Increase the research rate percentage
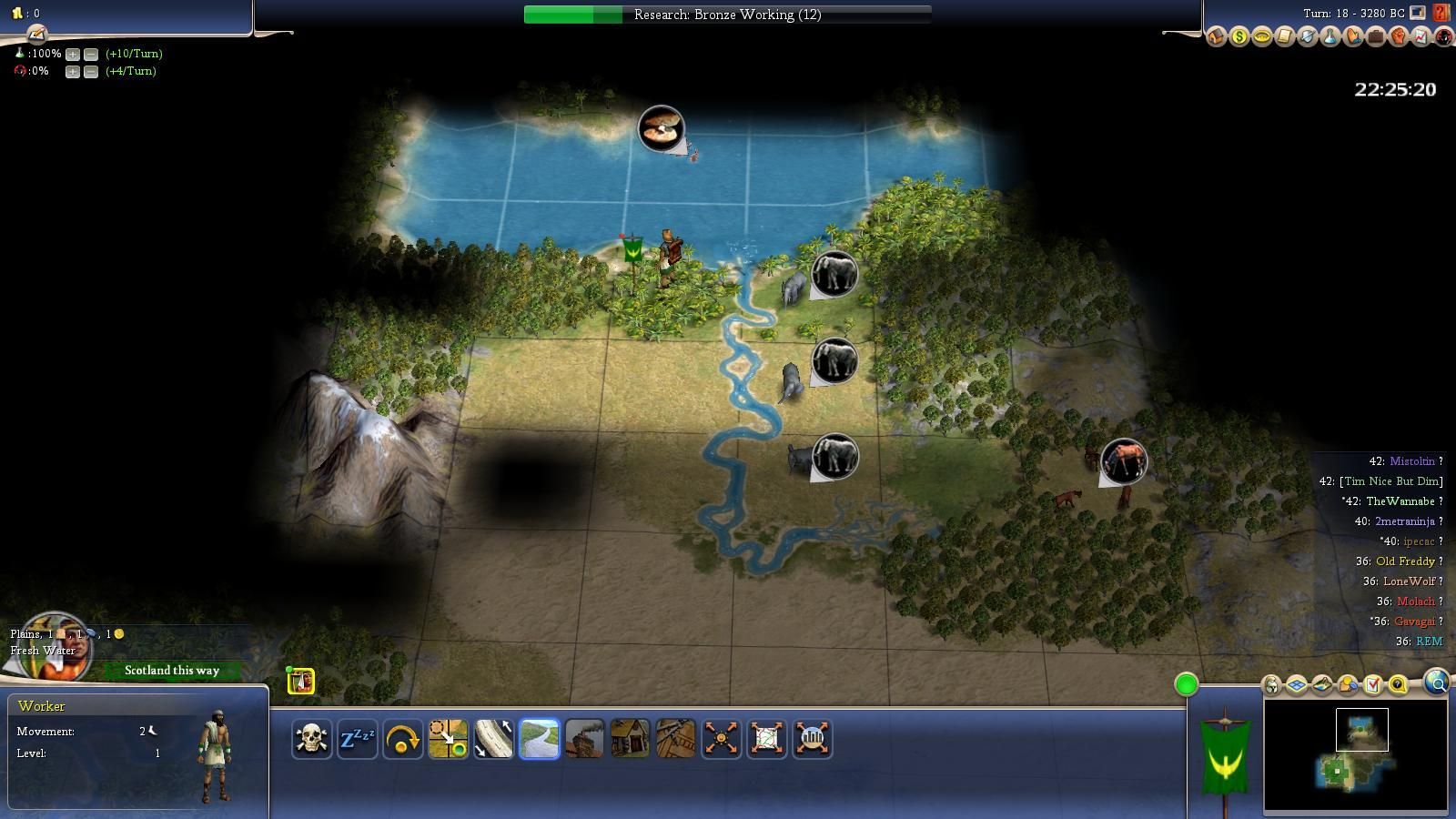This screenshot has width=1456, height=819. point(73,54)
